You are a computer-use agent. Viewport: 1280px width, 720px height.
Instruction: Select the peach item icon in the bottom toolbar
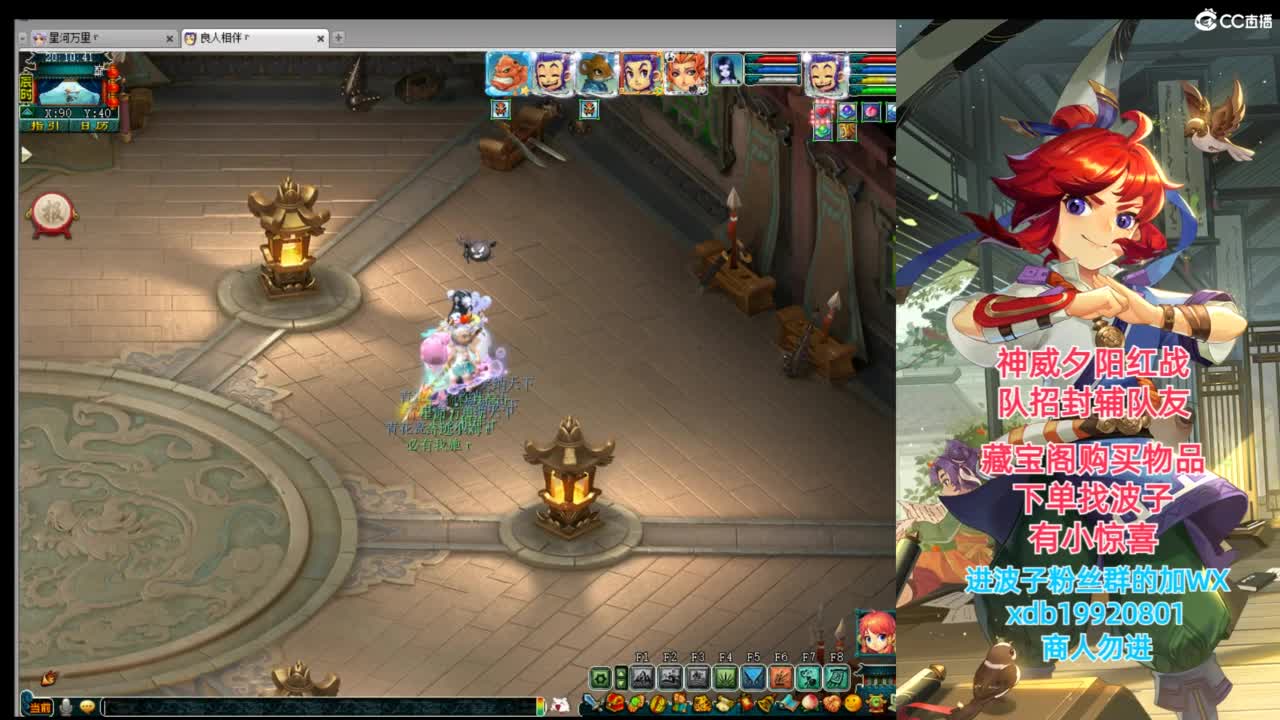pos(810,703)
